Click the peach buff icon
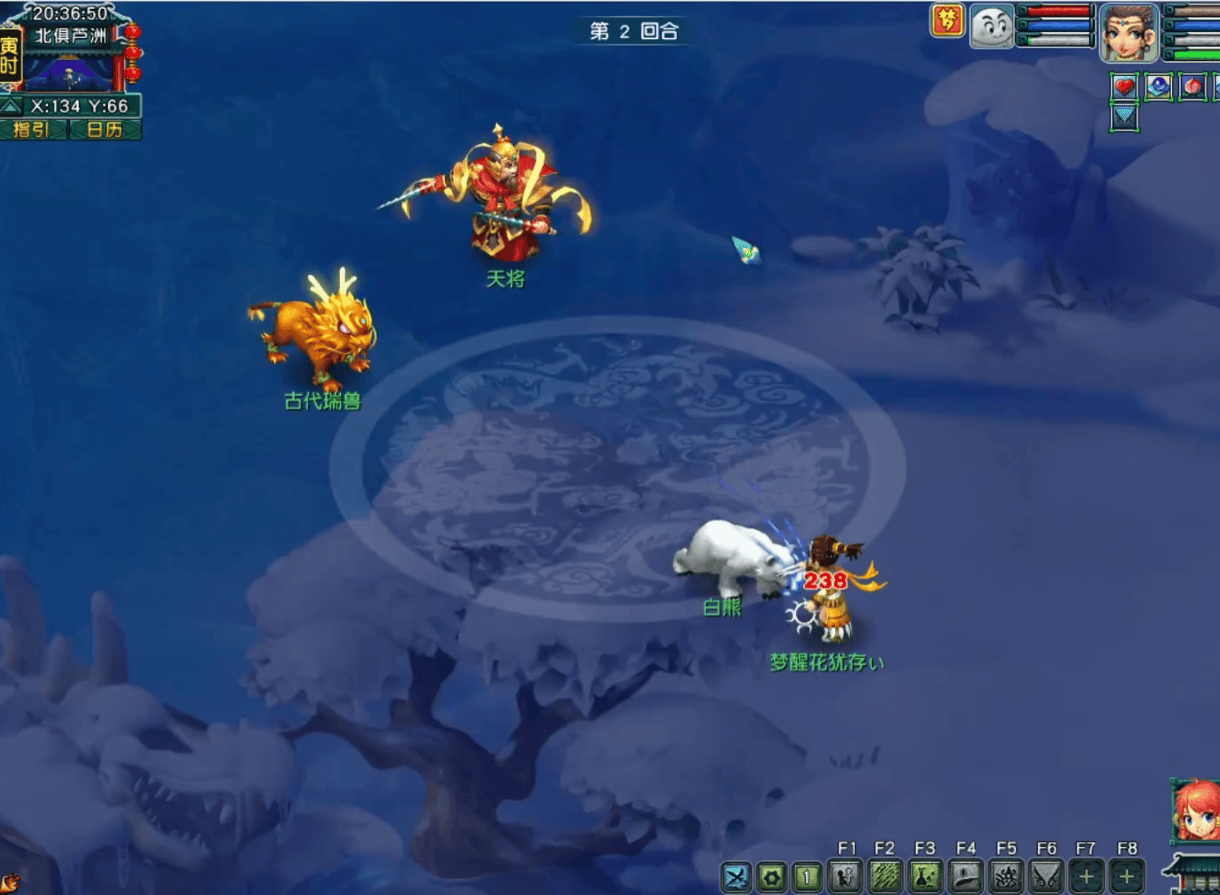1220x895 pixels. (1193, 87)
